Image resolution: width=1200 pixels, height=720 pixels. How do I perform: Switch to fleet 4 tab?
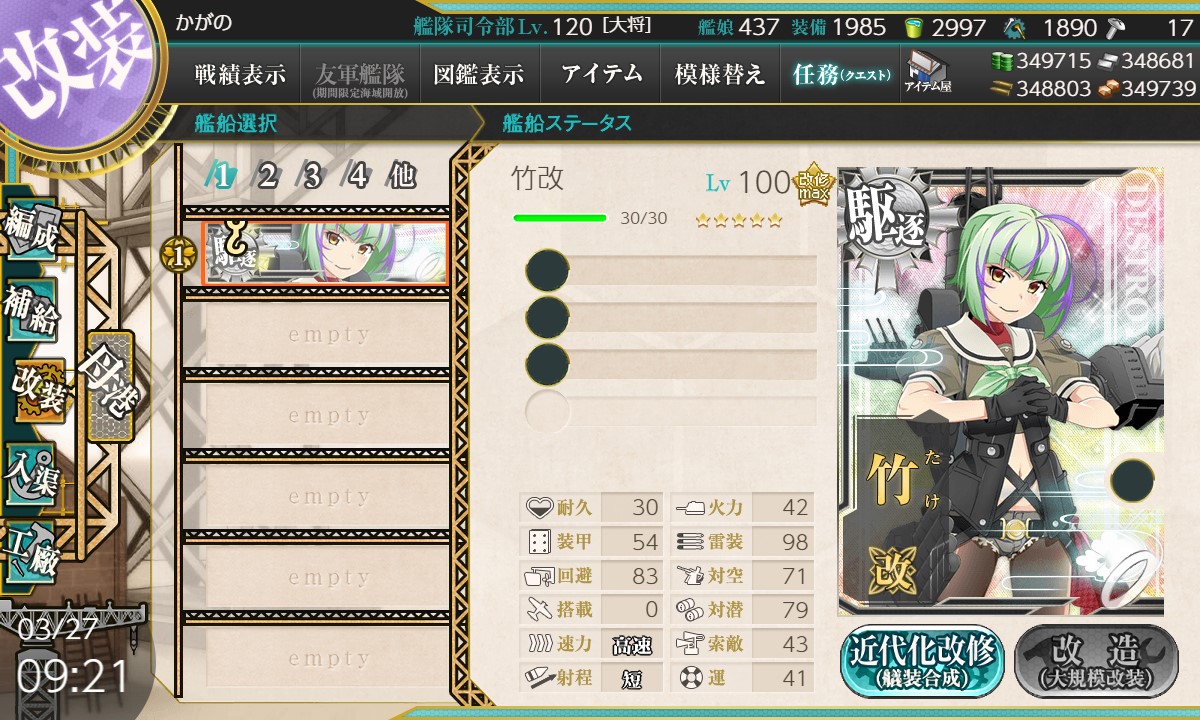point(358,177)
